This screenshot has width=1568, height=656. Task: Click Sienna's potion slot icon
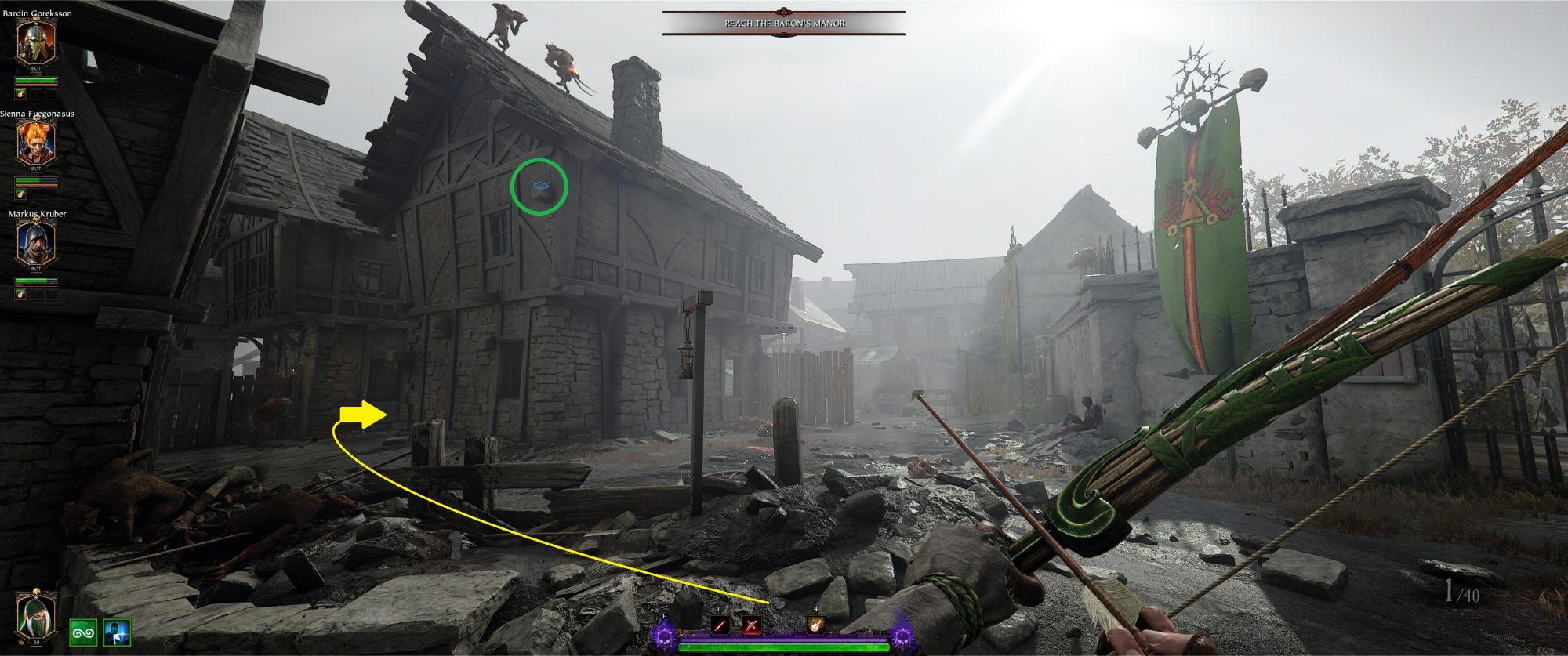tap(19, 194)
